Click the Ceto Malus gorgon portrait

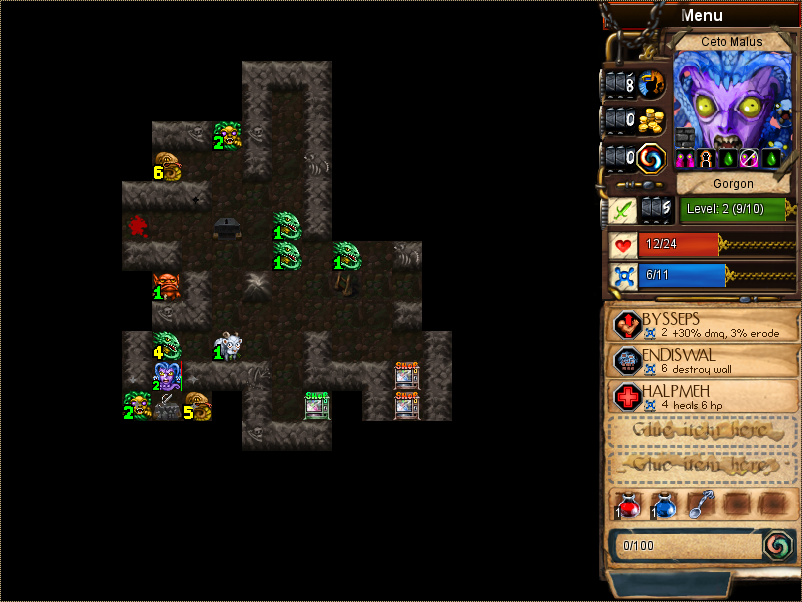pos(732,98)
